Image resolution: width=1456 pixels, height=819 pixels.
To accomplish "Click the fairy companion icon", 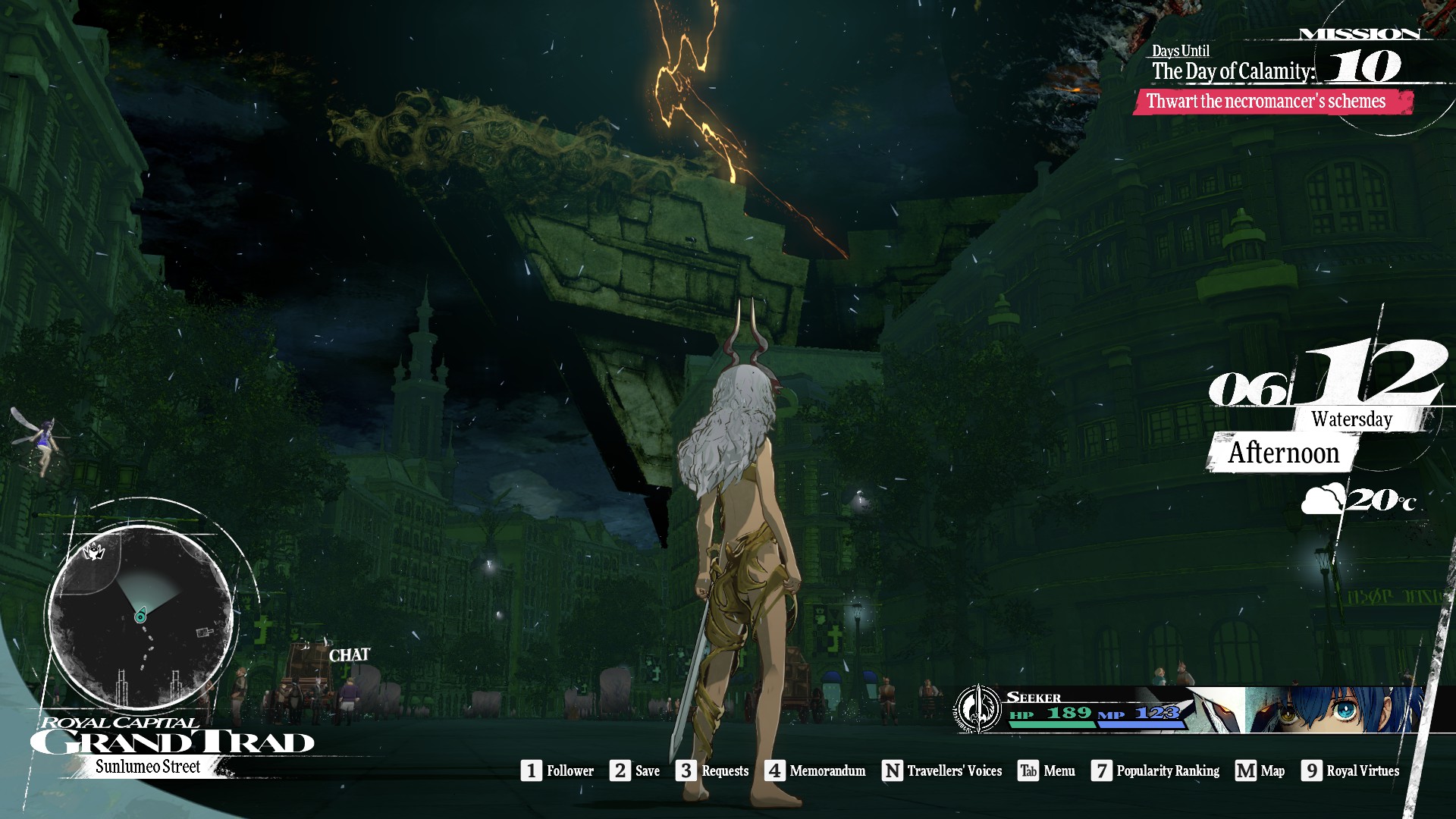I will (x=36, y=442).
